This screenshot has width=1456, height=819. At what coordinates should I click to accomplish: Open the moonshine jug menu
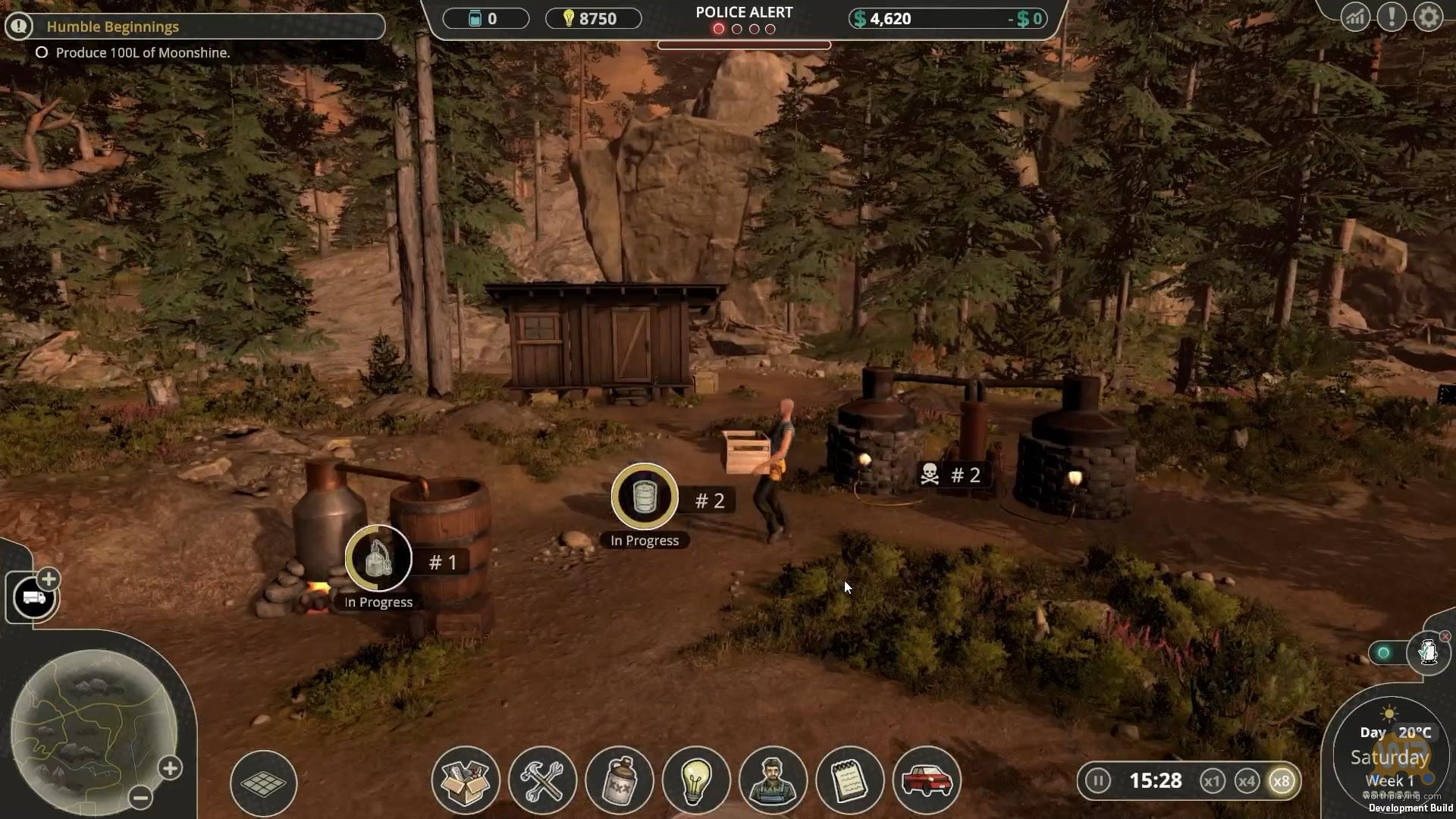tap(620, 781)
